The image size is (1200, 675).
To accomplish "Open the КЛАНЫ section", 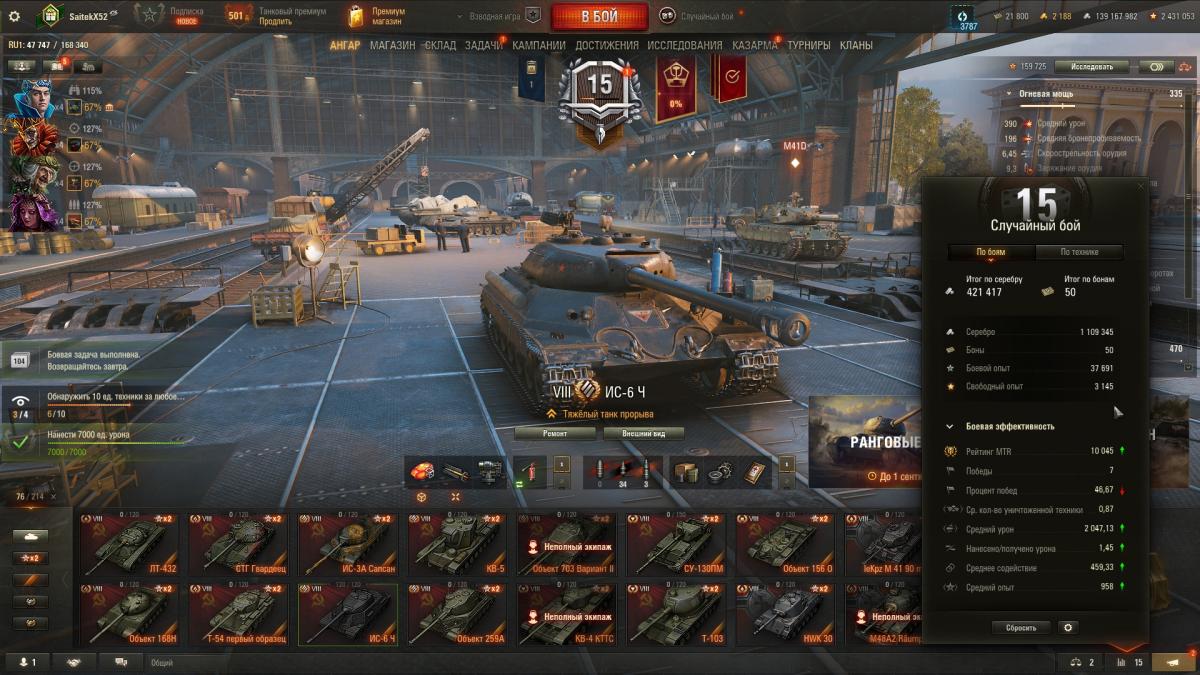I will [x=856, y=45].
